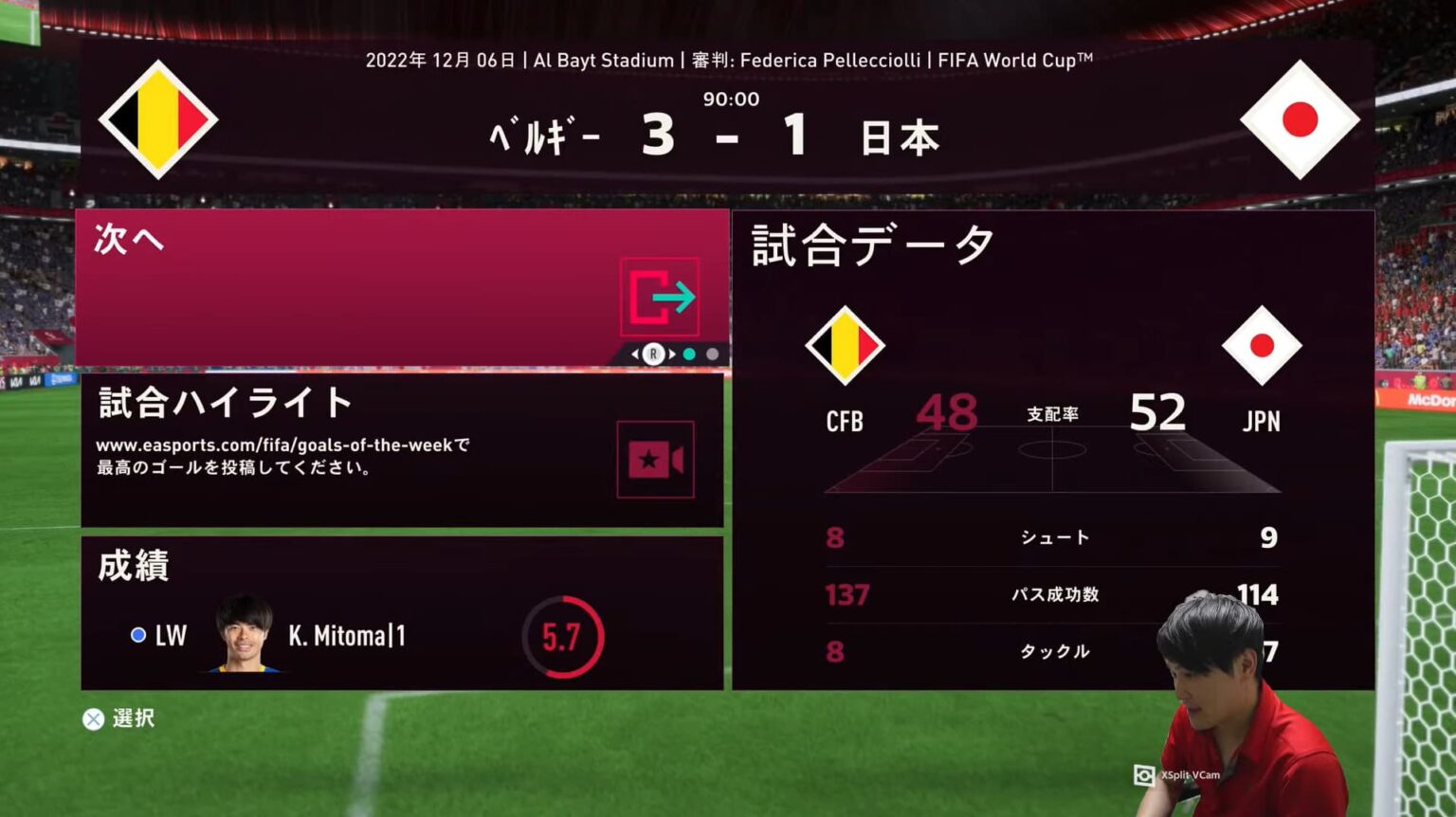Click the right arrow beside the R indicator

(671, 353)
